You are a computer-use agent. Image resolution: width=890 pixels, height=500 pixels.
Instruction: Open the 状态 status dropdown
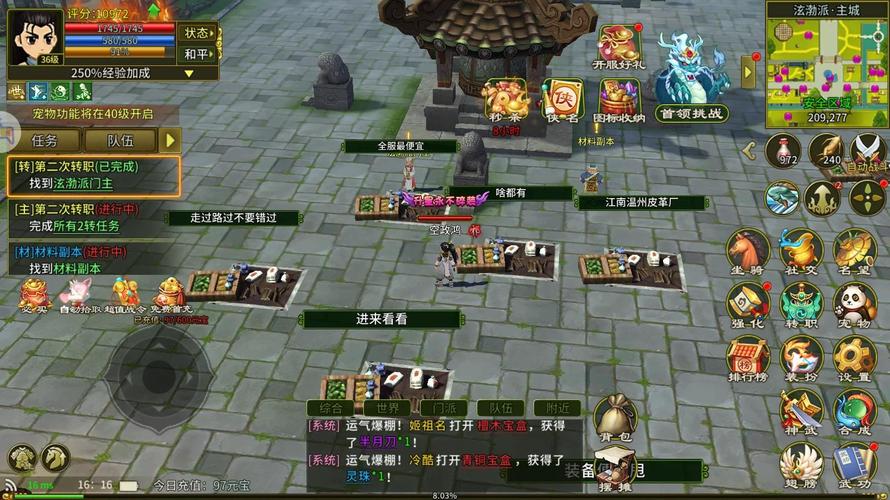click(197, 32)
